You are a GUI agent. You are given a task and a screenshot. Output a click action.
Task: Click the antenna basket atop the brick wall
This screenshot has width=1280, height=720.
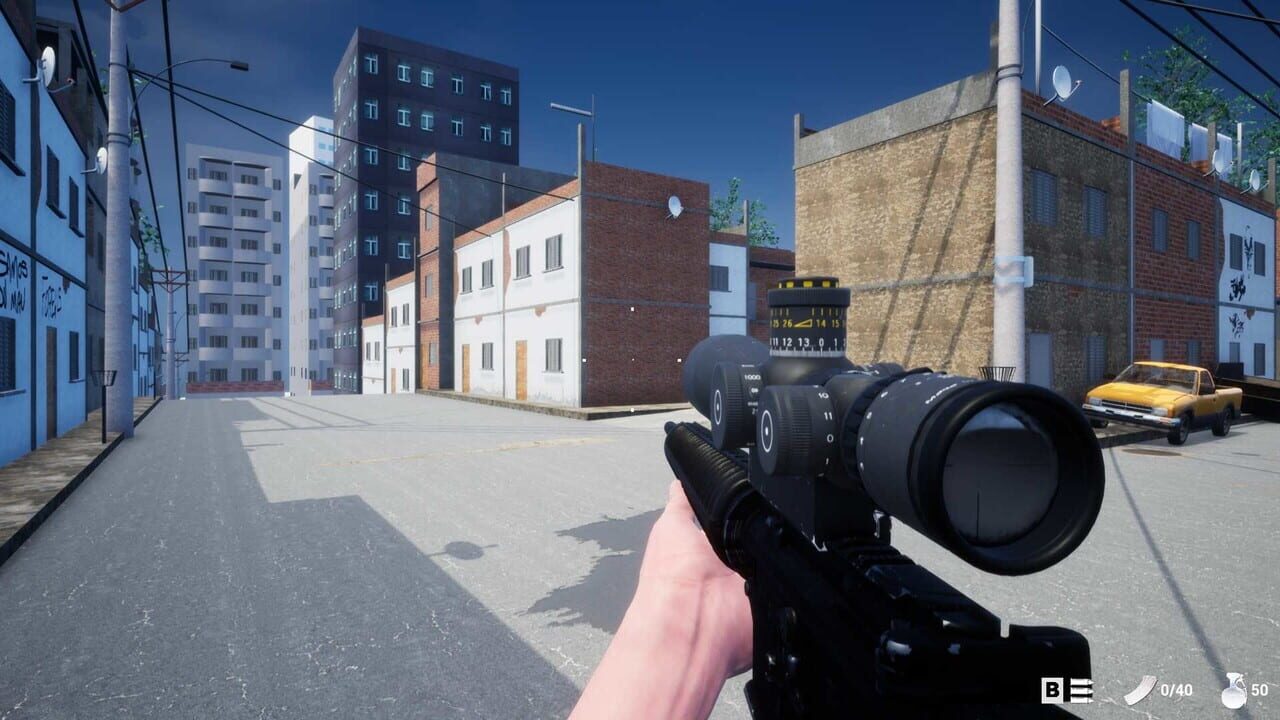(998, 371)
